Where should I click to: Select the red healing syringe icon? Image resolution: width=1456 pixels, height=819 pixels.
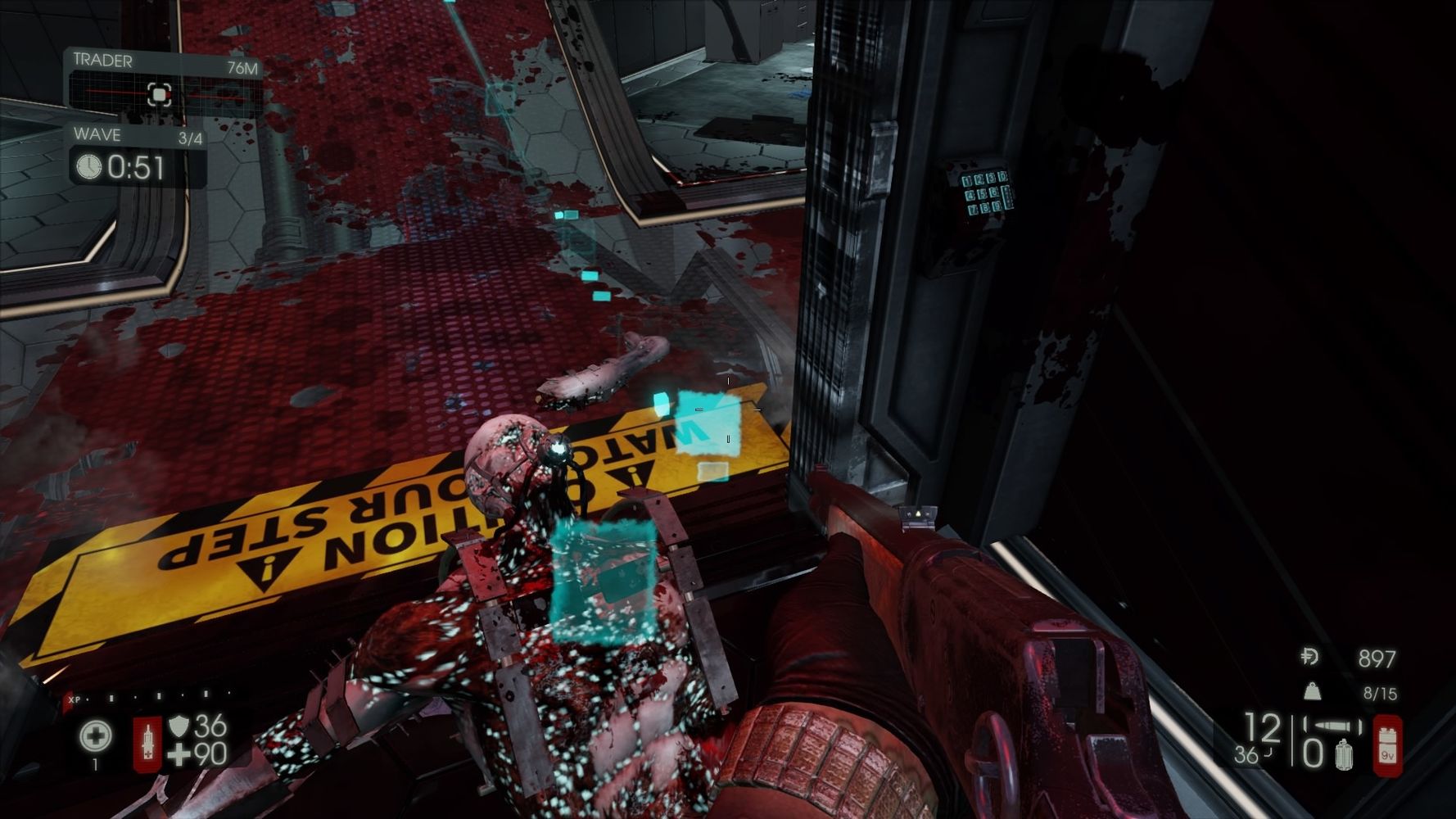pyautogui.click(x=147, y=744)
